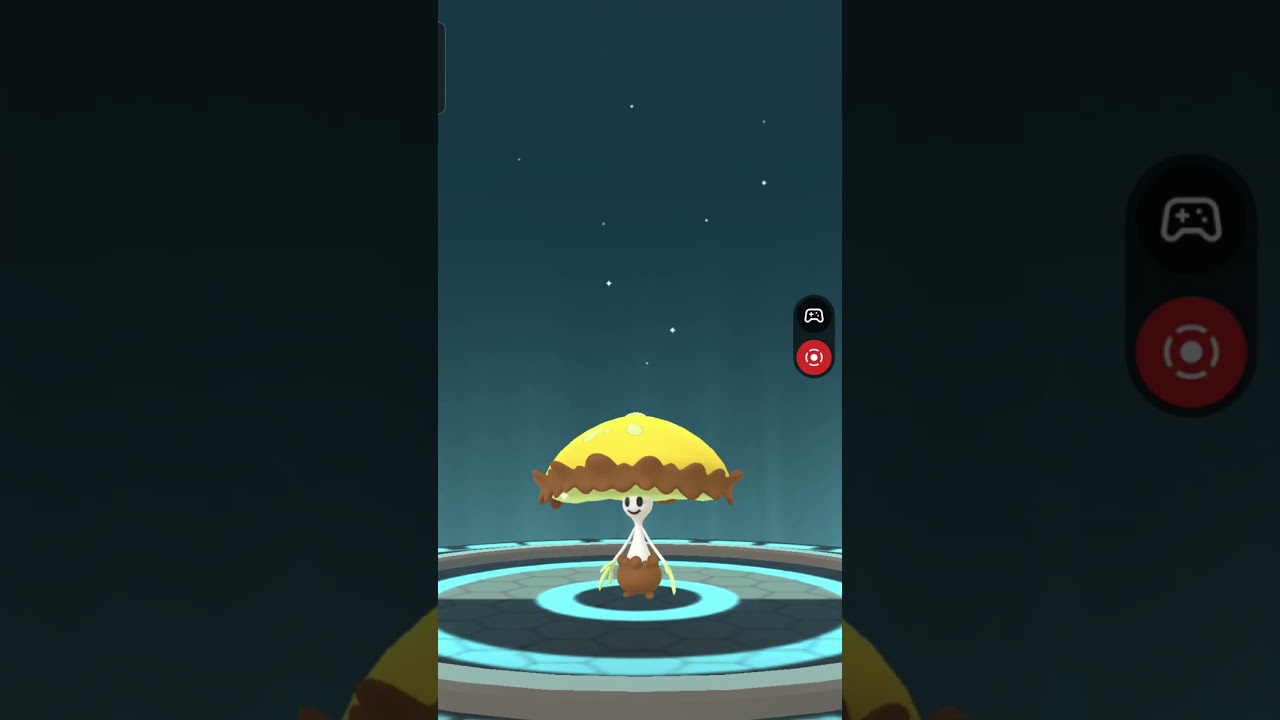Tap the enlarged gamepad icon in the background

tap(1193, 222)
